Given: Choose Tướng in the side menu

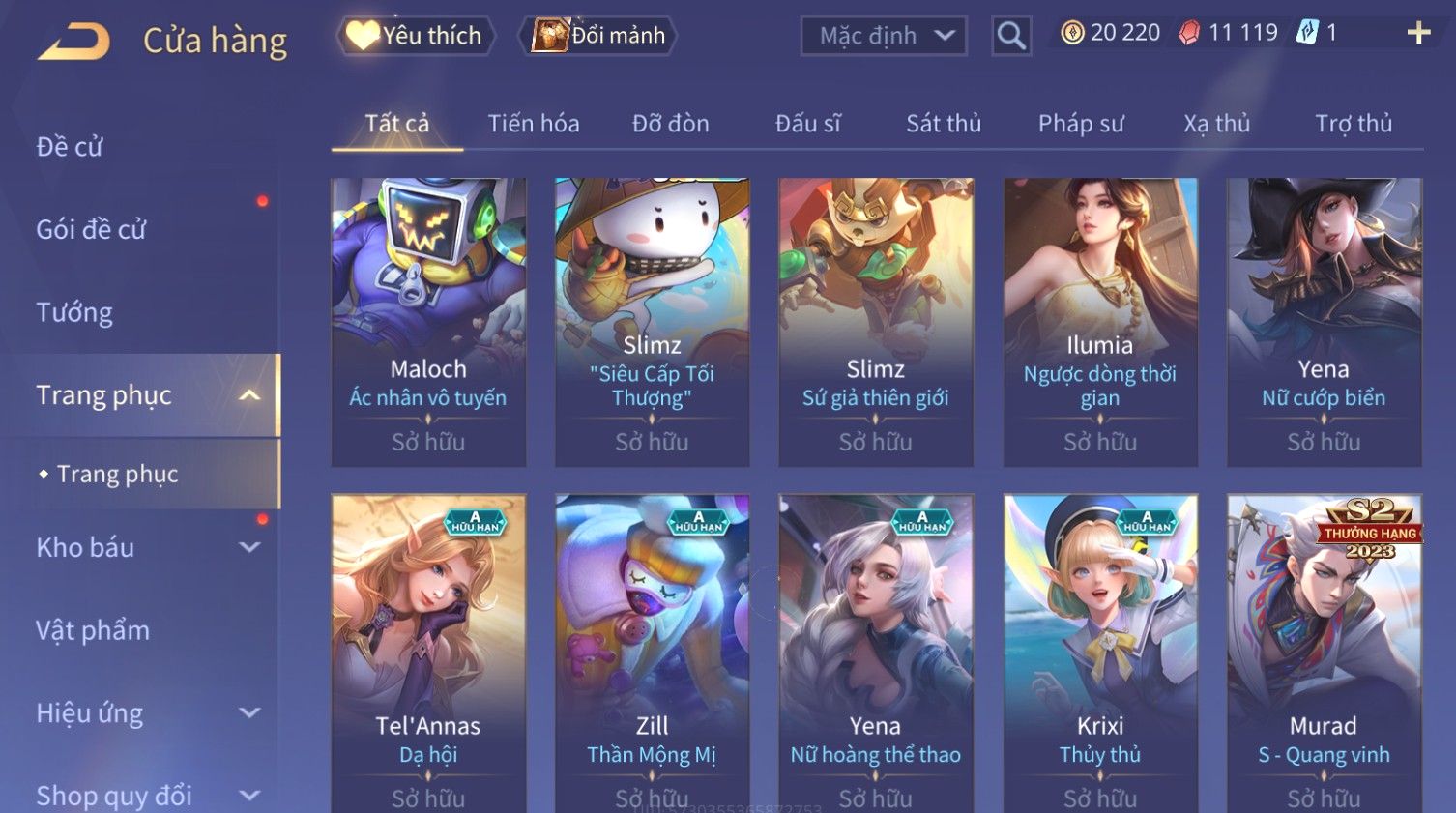Looking at the screenshot, I should click(x=74, y=312).
